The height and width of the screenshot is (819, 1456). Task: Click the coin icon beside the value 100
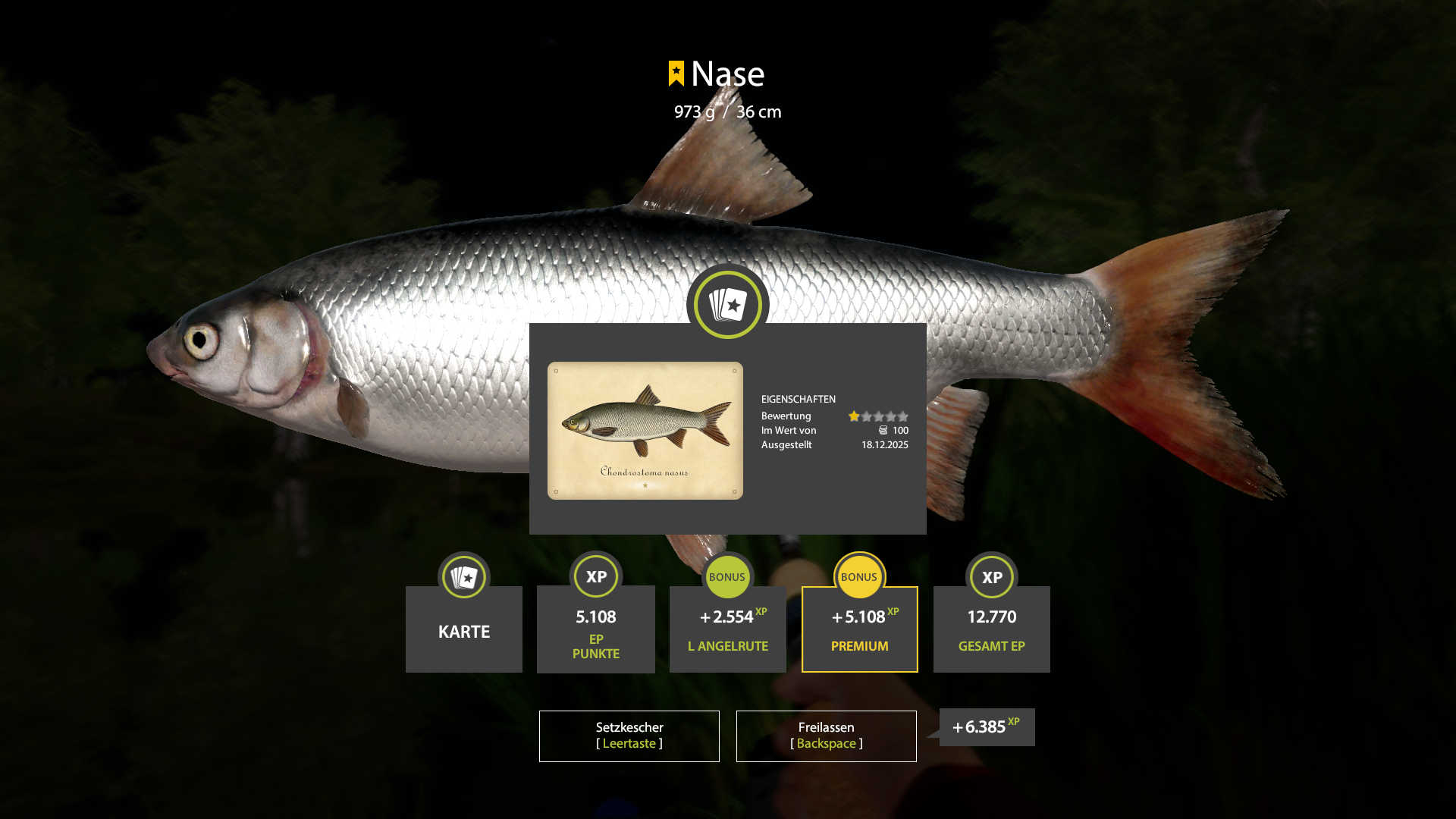click(x=882, y=430)
